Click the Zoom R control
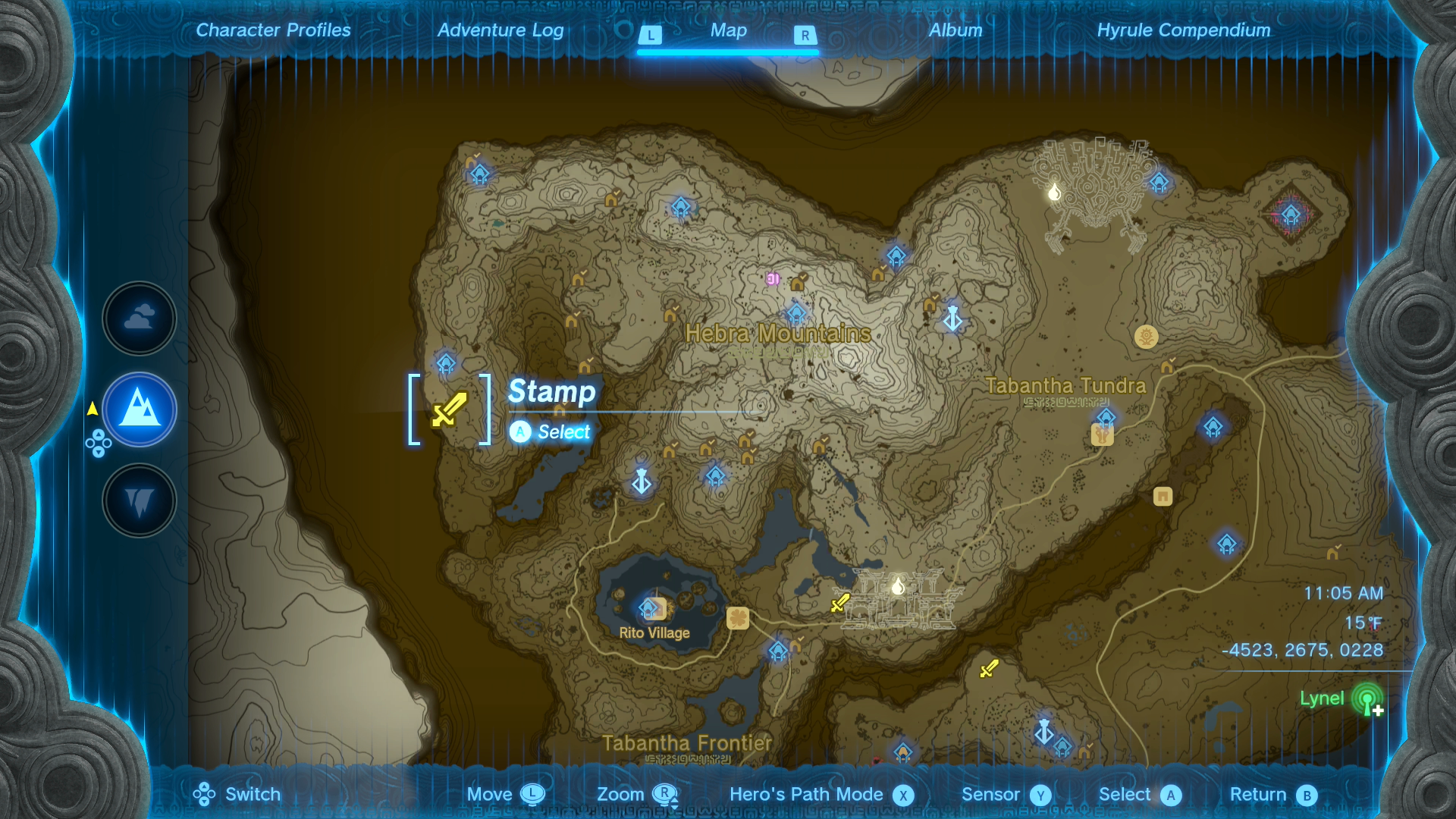 pyautogui.click(x=638, y=795)
